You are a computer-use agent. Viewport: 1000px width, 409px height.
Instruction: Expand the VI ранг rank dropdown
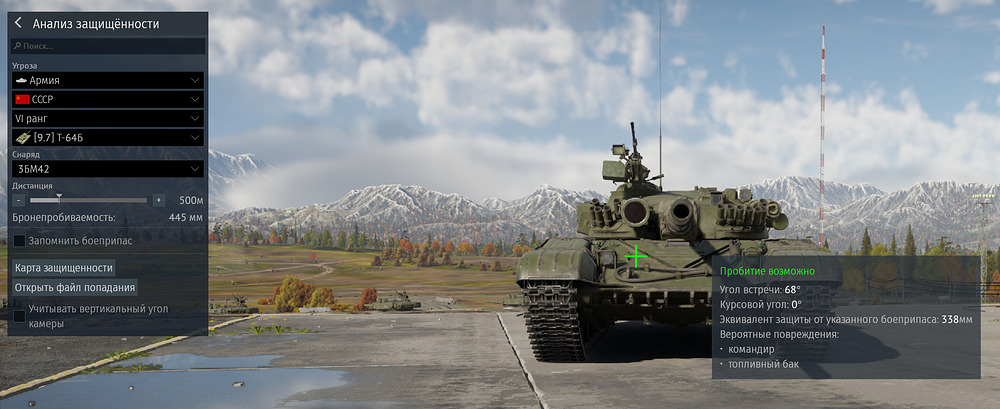pyautogui.click(x=108, y=118)
